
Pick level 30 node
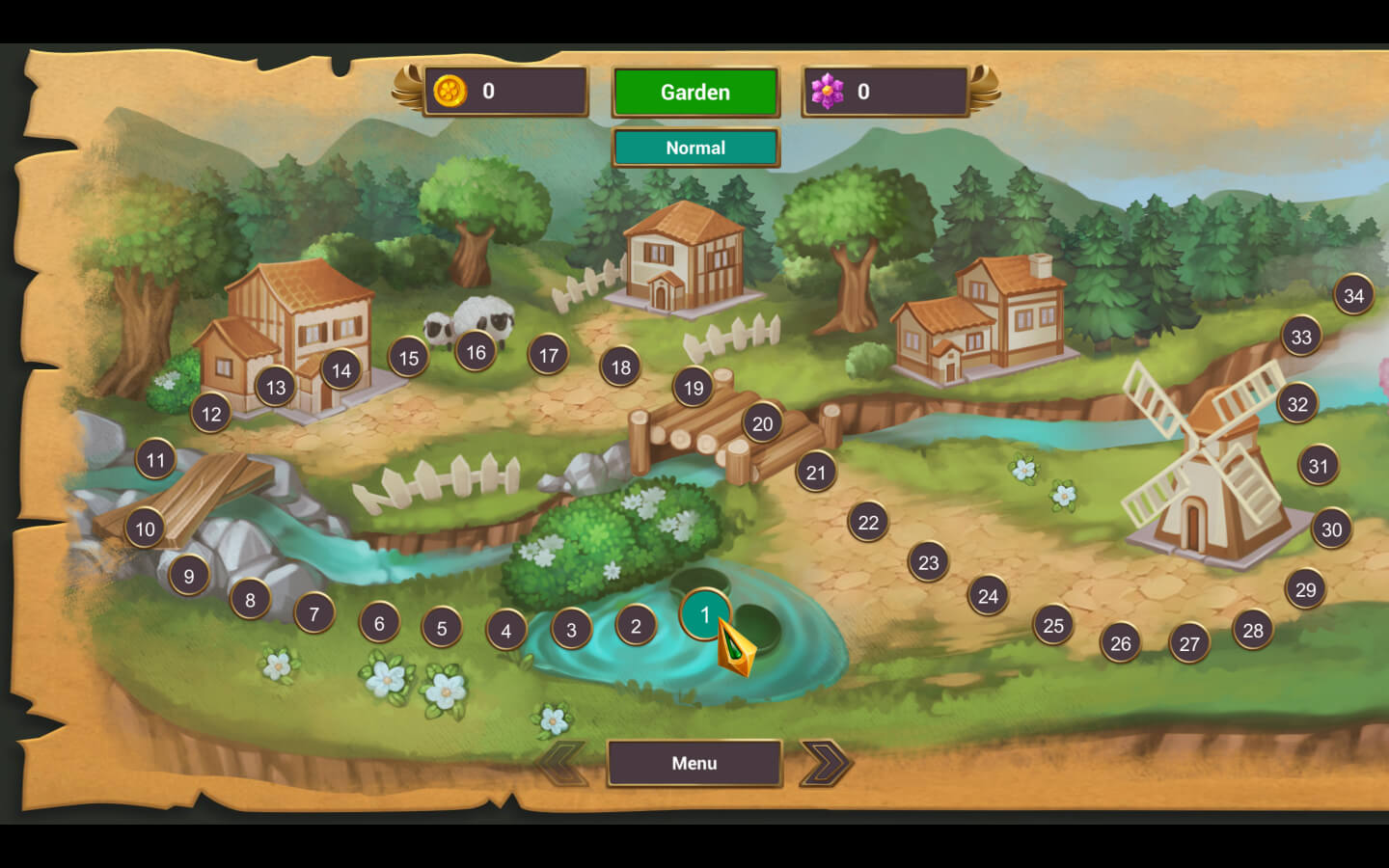(1331, 529)
